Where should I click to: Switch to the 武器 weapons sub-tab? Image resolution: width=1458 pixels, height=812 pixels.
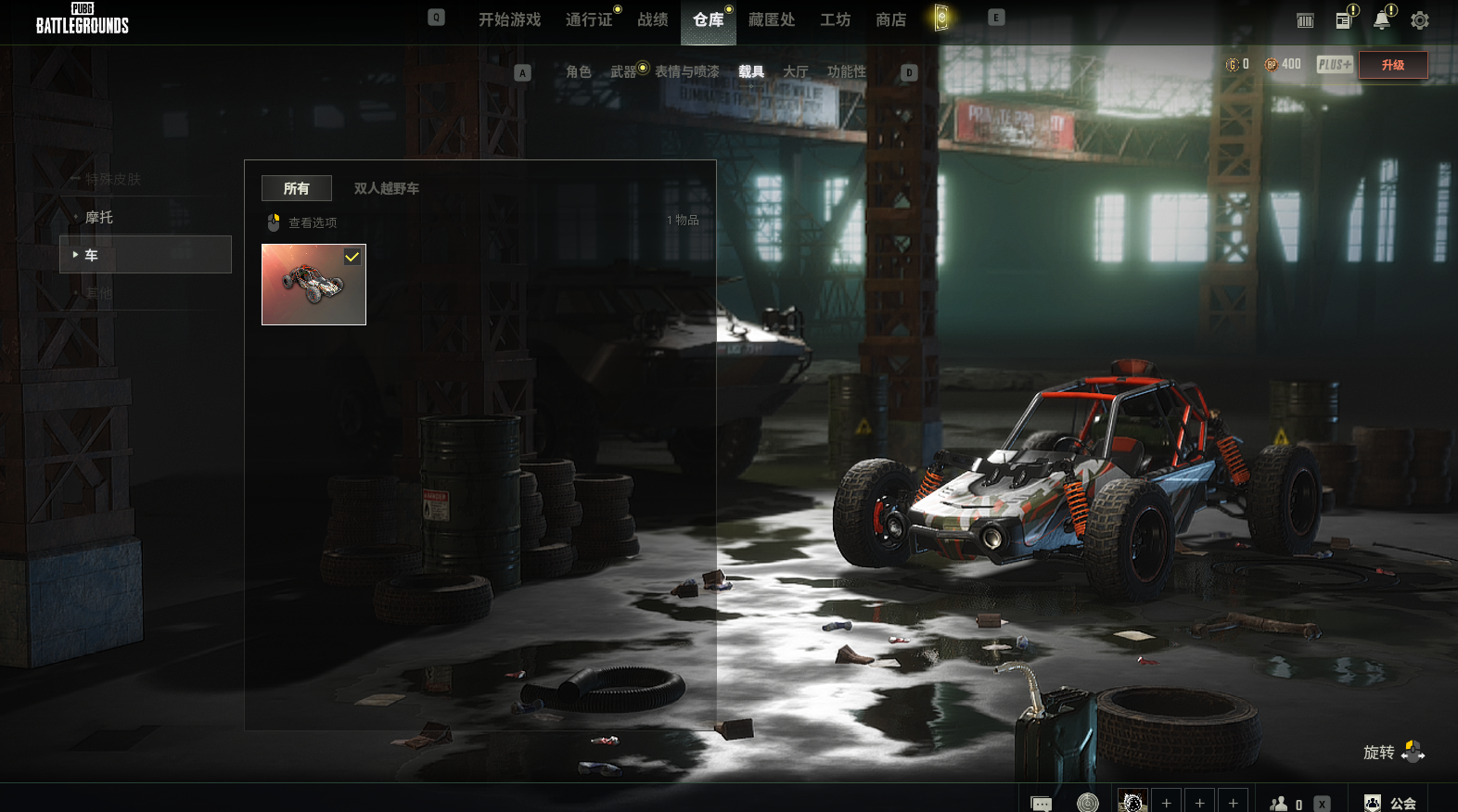pyautogui.click(x=623, y=71)
